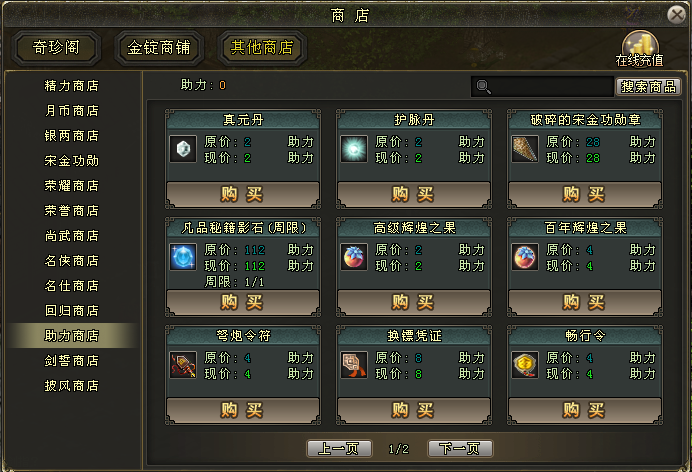
Task: Open the 金锭商铺 tab
Action: point(161,48)
